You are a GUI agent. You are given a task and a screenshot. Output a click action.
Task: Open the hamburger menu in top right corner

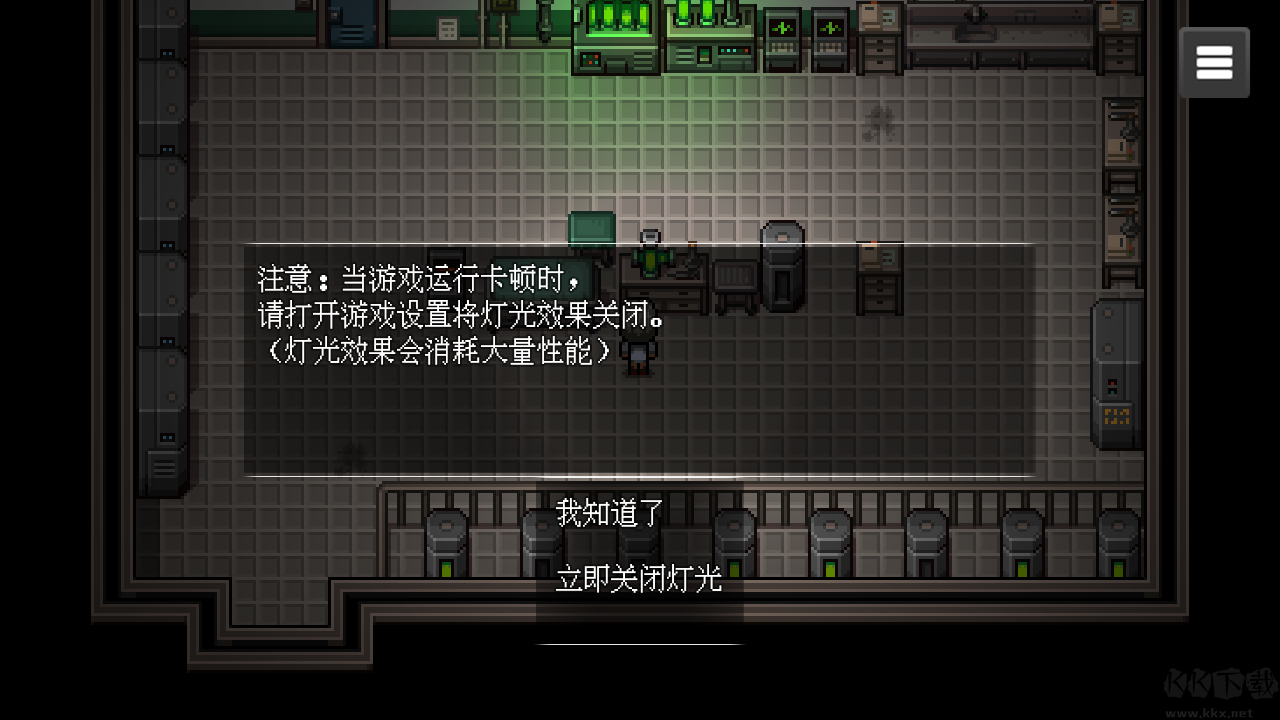(1213, 61)
